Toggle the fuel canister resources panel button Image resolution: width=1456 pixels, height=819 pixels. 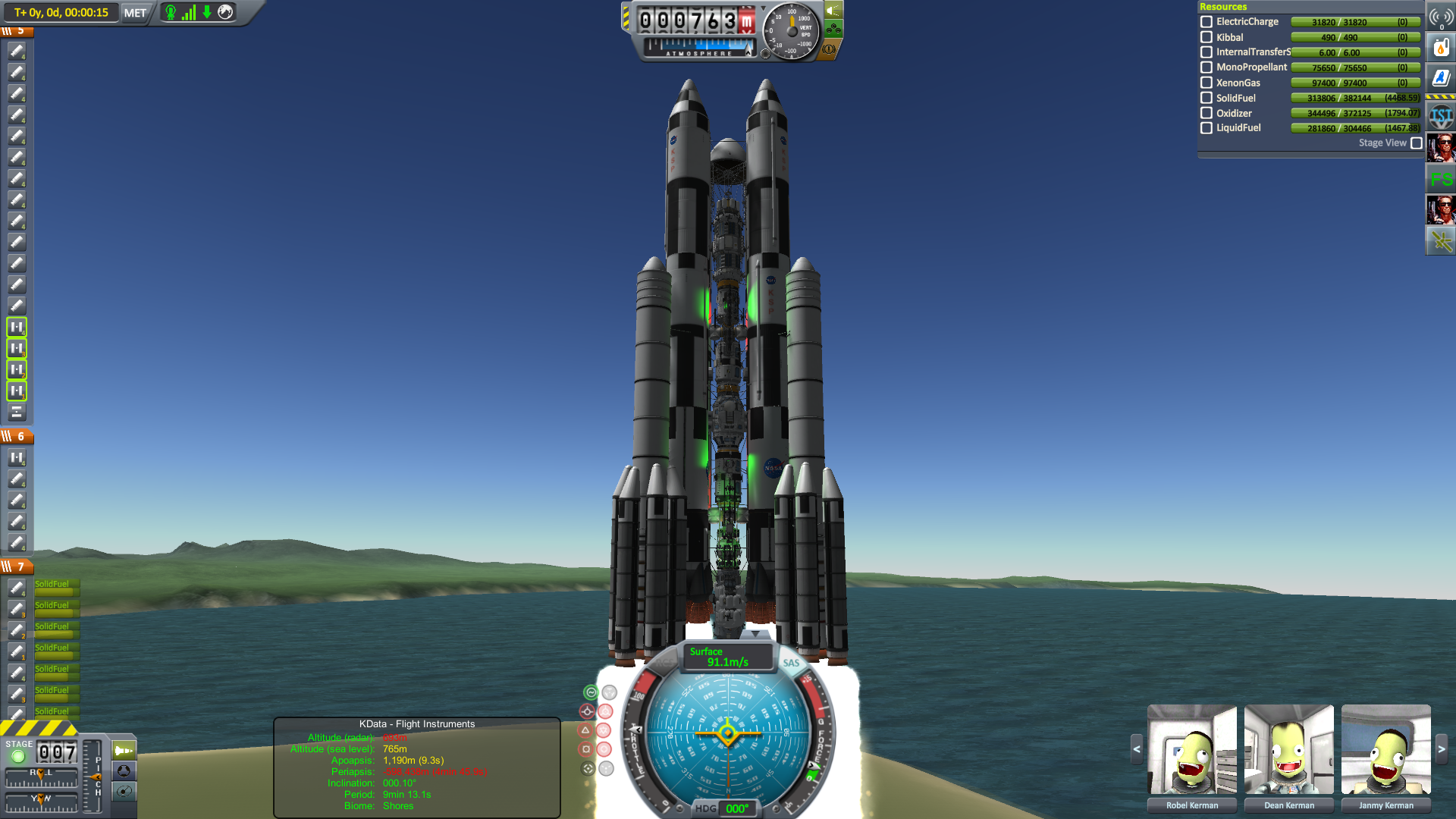[1441, 48]
